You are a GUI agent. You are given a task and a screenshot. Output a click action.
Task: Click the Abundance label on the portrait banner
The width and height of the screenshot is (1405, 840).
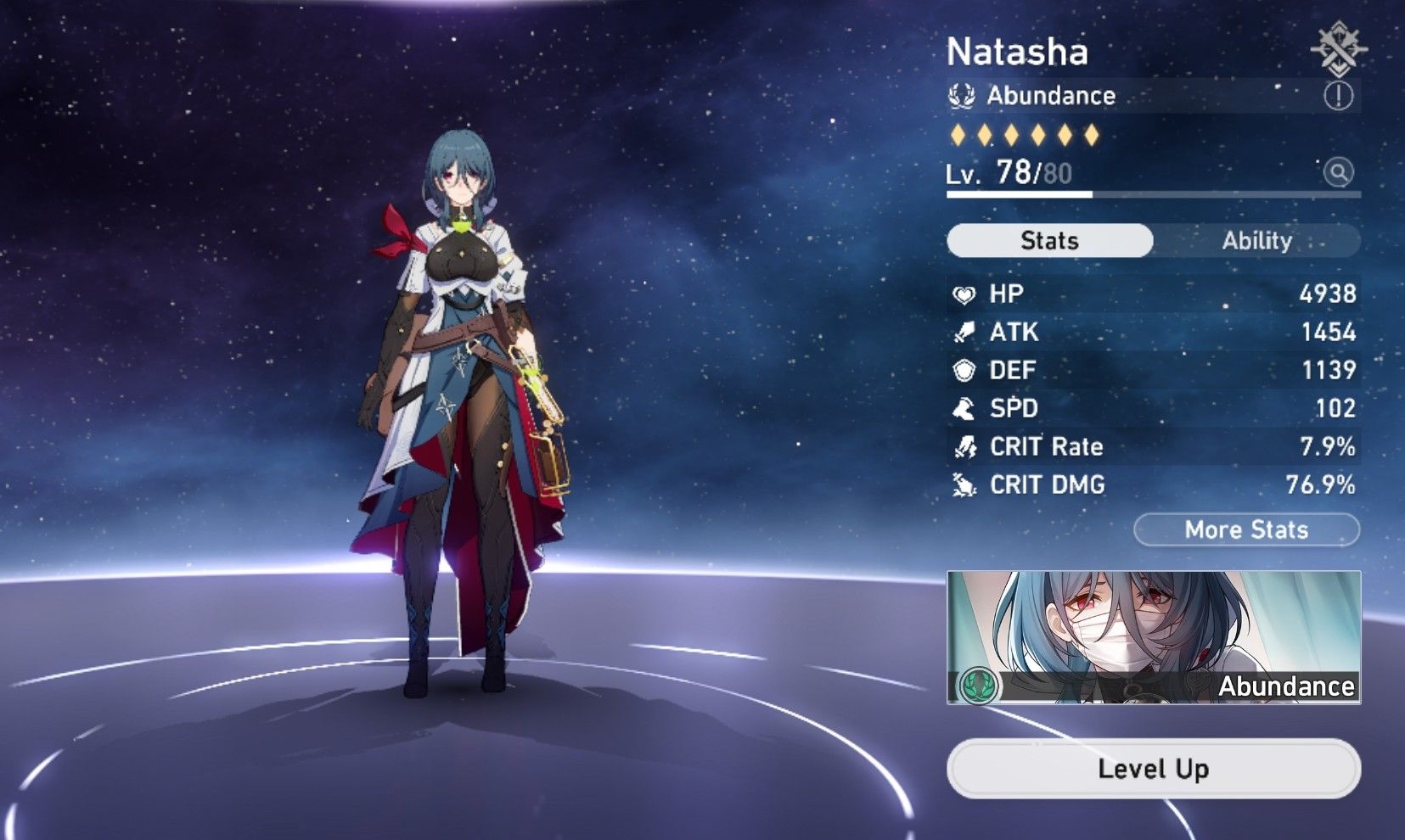tap(1286, 687)
